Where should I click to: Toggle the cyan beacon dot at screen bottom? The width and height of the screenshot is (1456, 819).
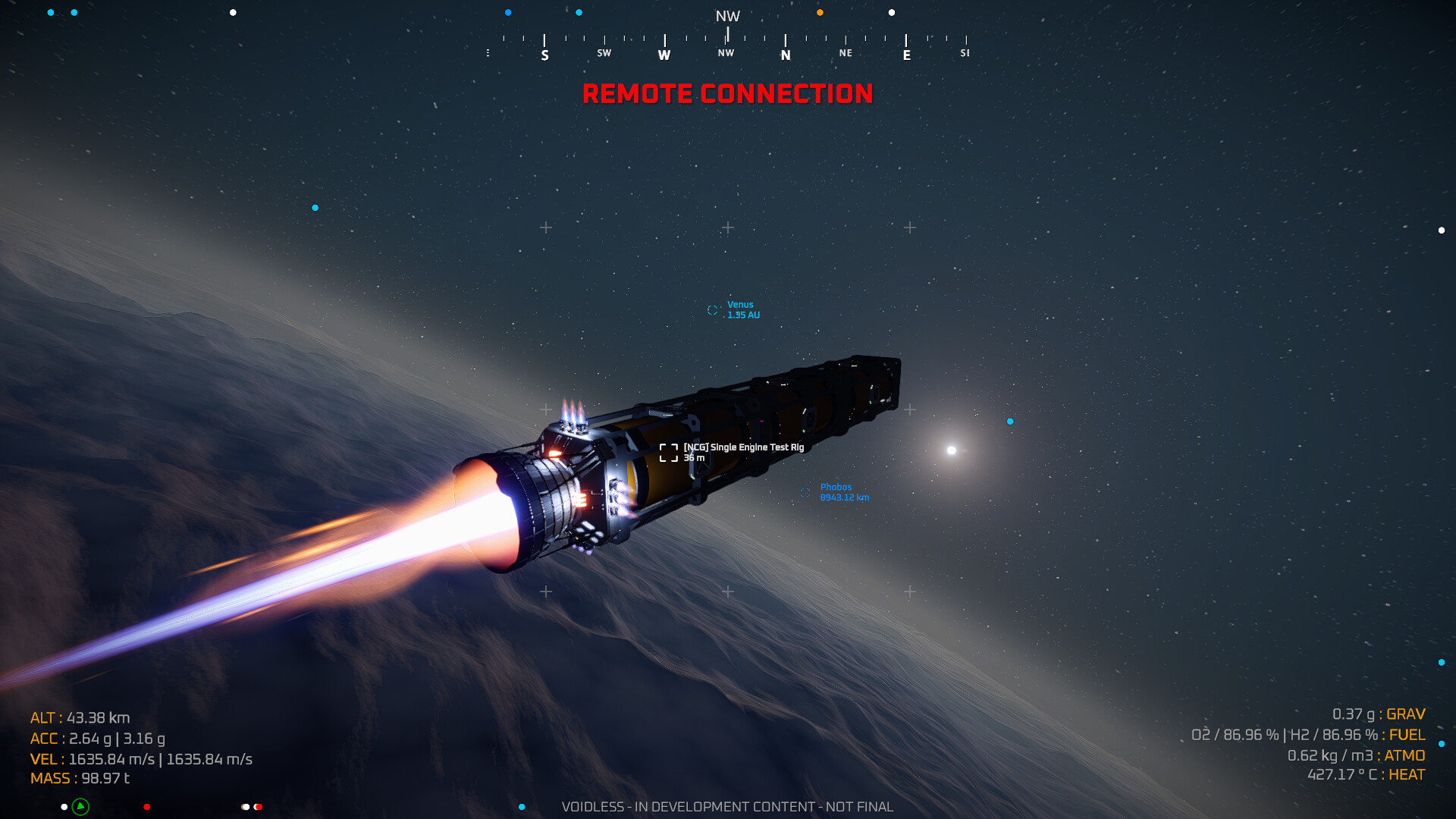[520, 806]
